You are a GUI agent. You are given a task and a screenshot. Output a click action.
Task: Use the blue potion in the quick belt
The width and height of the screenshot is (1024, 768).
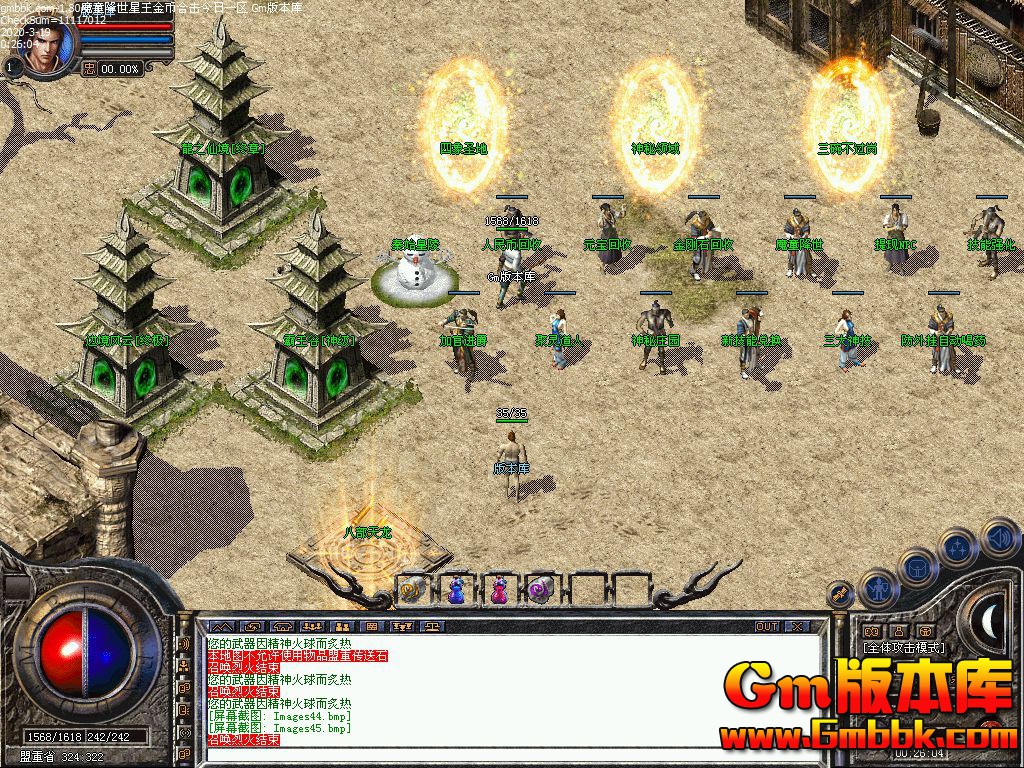(x=455, y=591)
